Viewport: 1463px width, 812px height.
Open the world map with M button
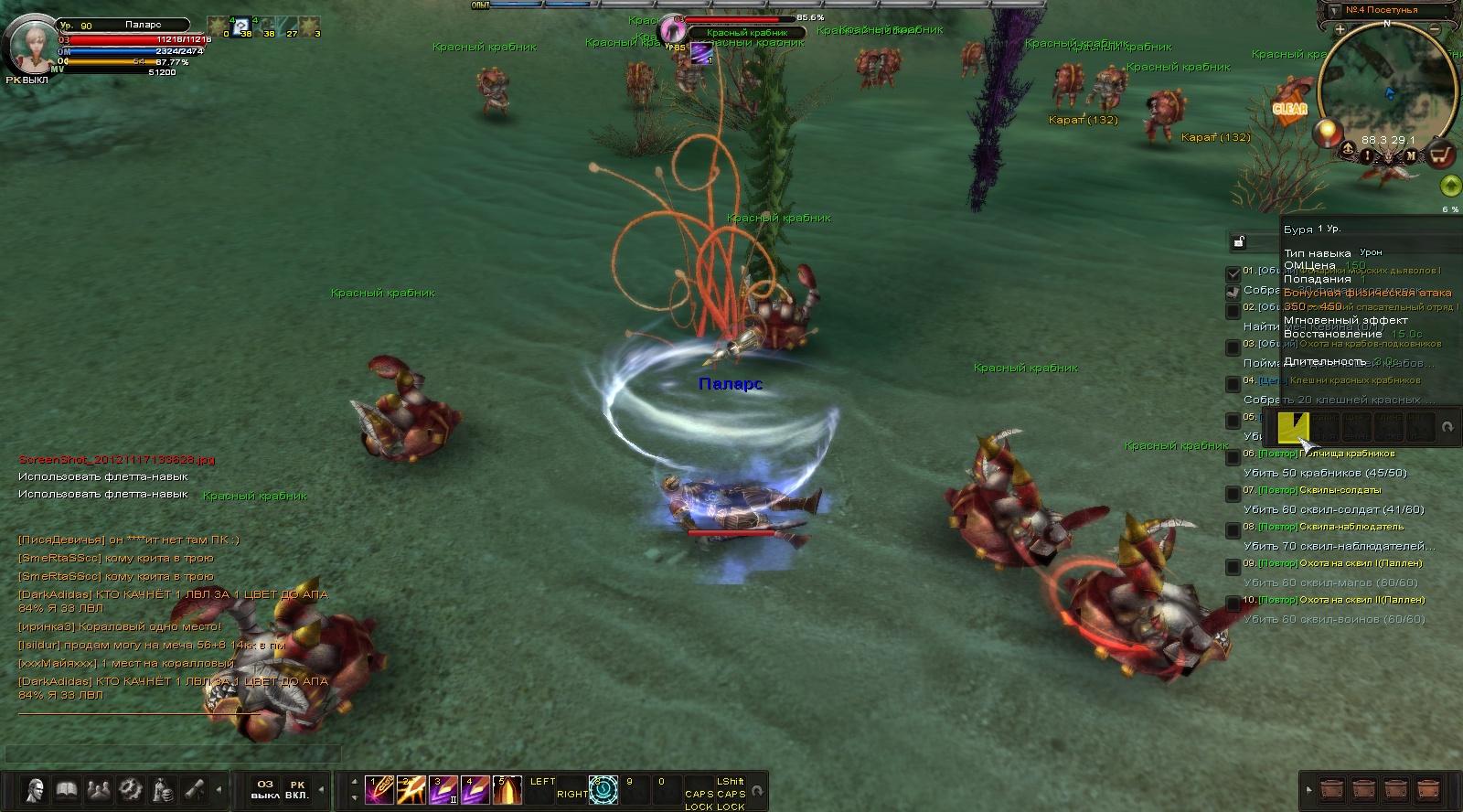point(1411,155)
